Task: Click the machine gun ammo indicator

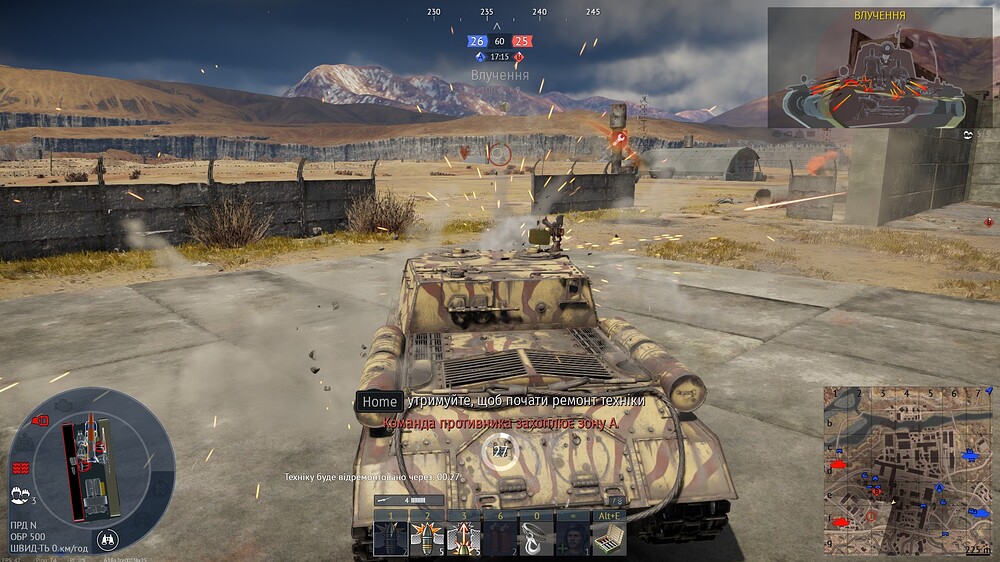Action: click(x=408, y=500)
